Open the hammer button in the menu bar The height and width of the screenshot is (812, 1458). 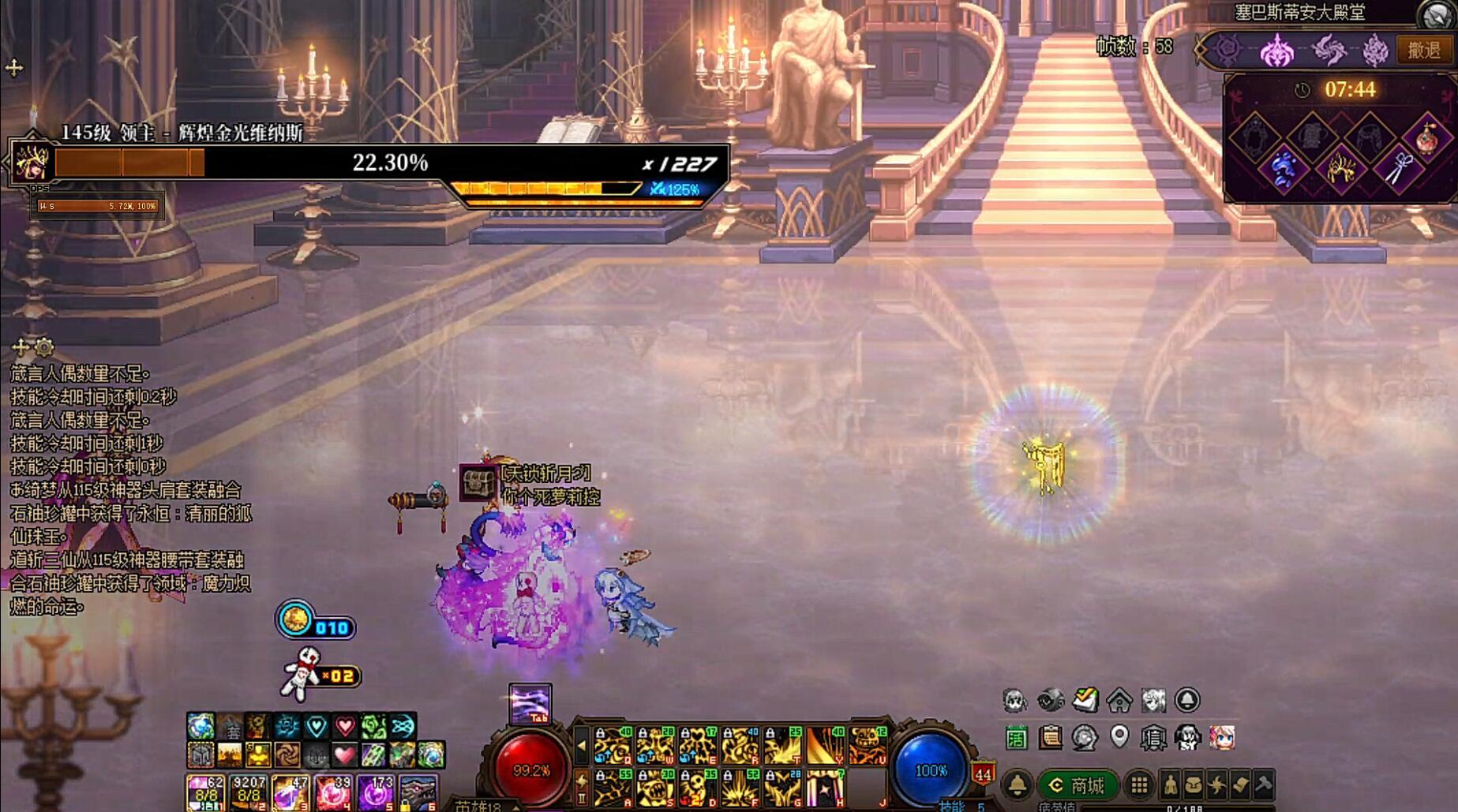pos(1264,785)
